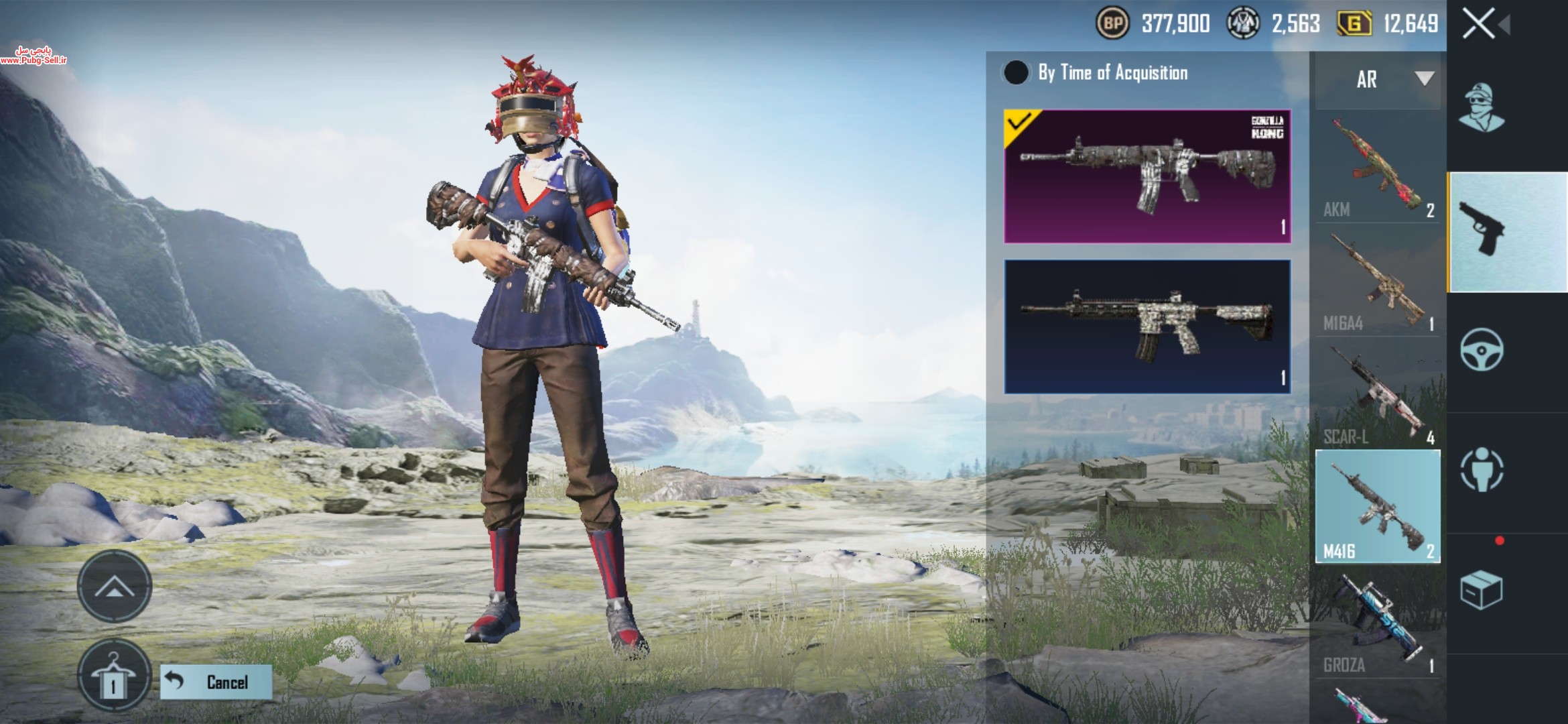Click the Cancel button
Viewport: 1568px width, 724px height.
(x=216, y=682)
